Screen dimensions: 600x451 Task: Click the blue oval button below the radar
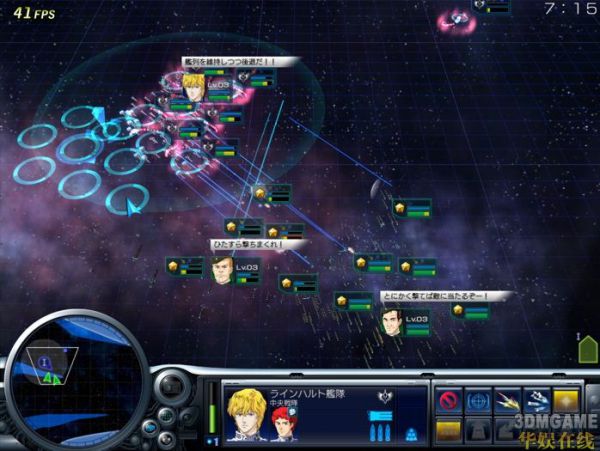(x=150, y=428)
